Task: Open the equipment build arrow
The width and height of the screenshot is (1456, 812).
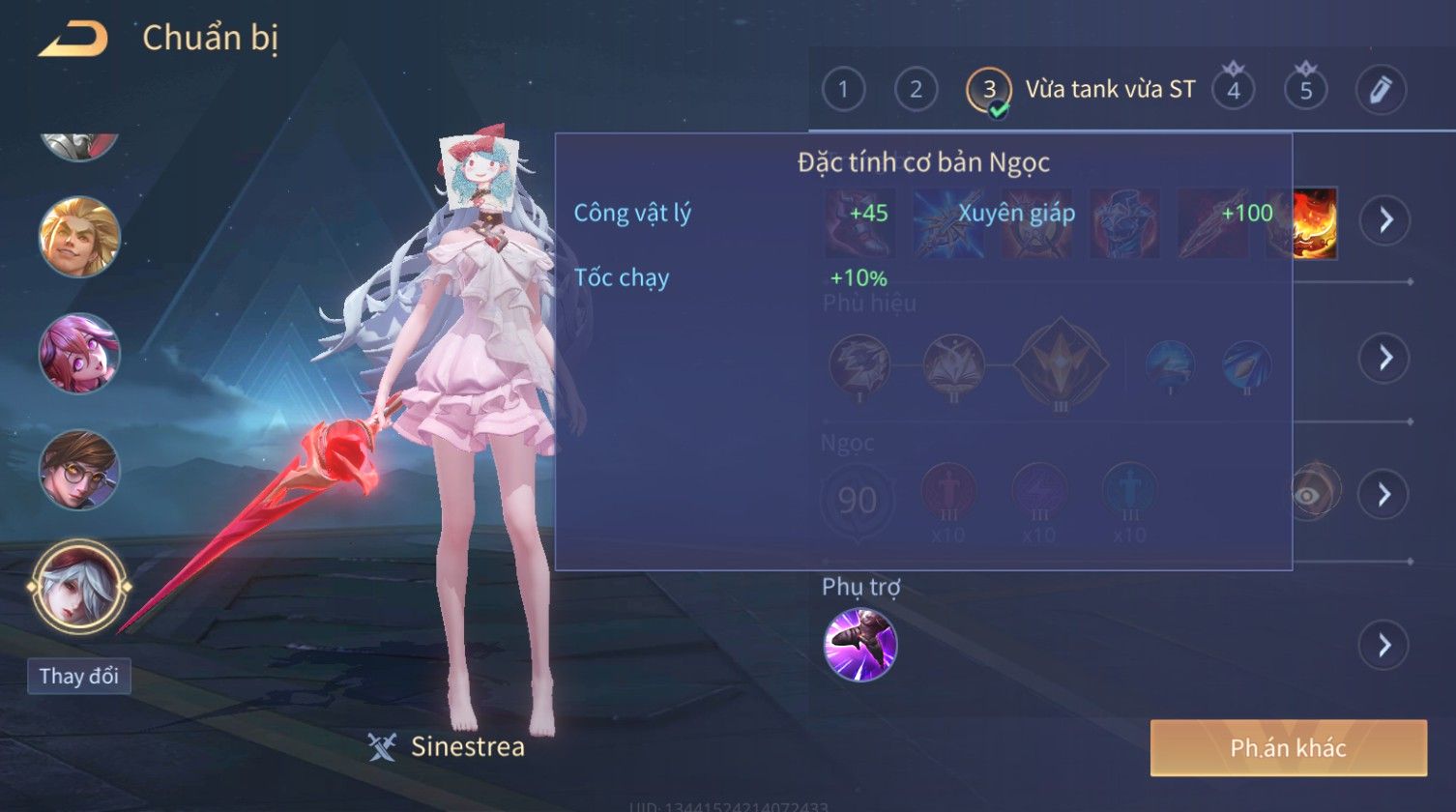Action: 1385,220
